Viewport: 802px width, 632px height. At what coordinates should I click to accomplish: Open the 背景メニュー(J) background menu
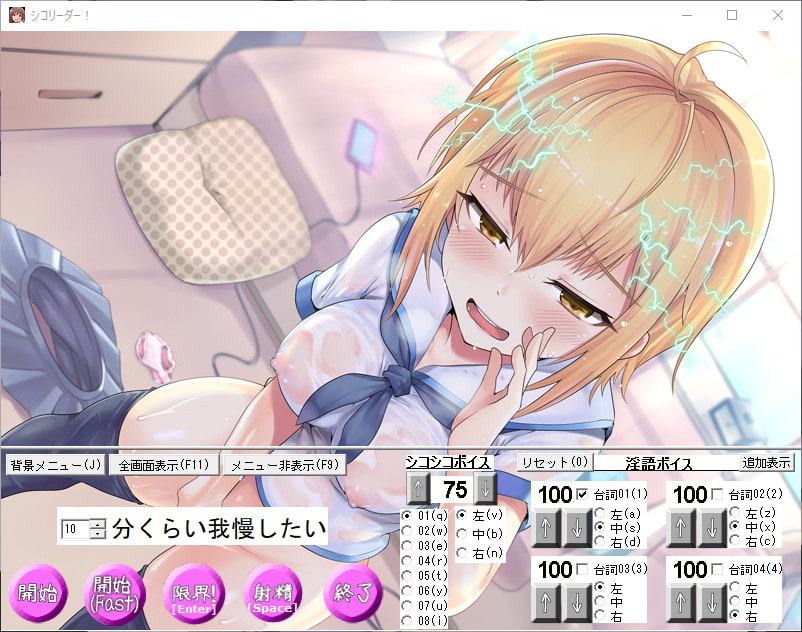tap(55, 465)
